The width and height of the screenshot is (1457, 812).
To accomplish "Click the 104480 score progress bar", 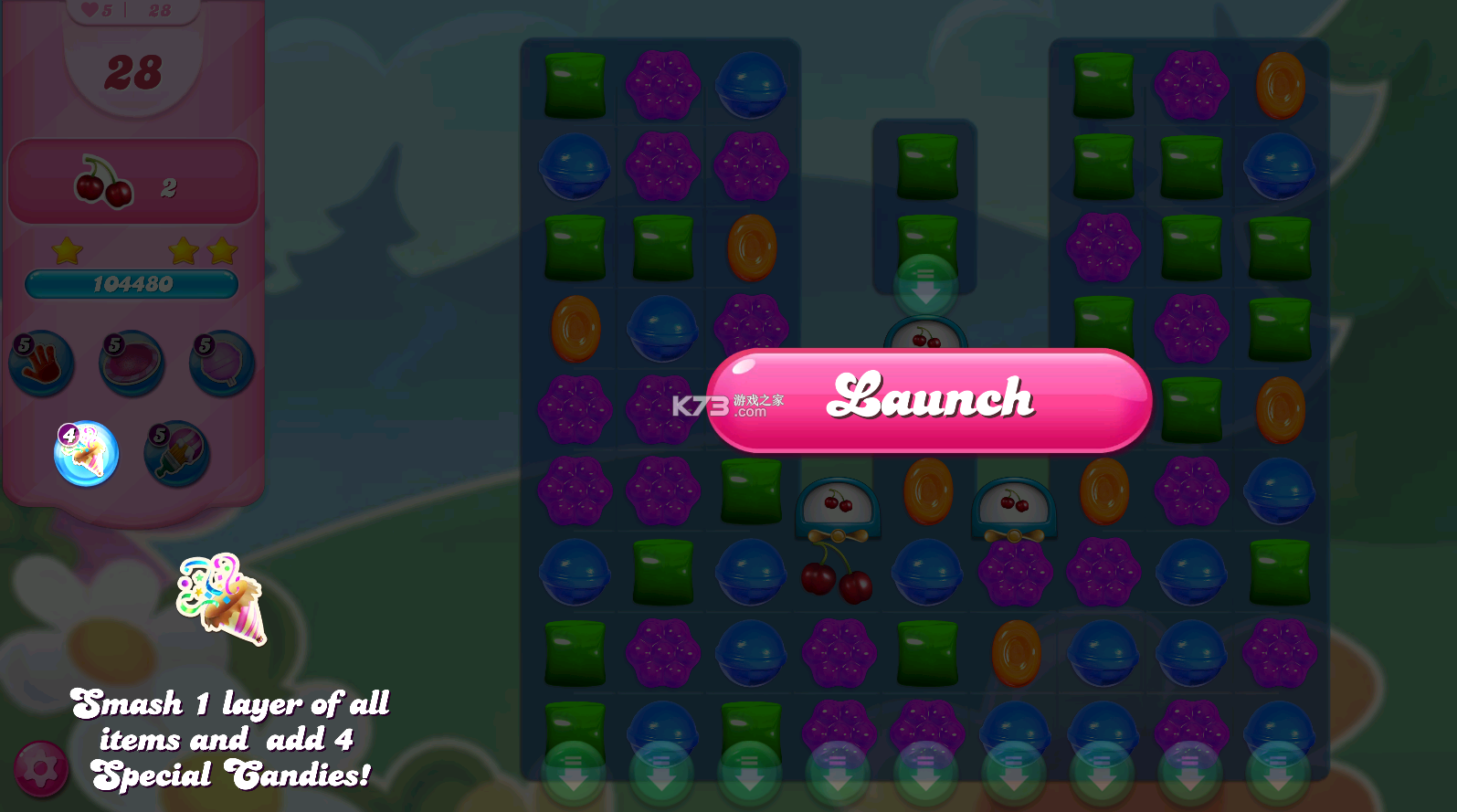I will (132, 284).
